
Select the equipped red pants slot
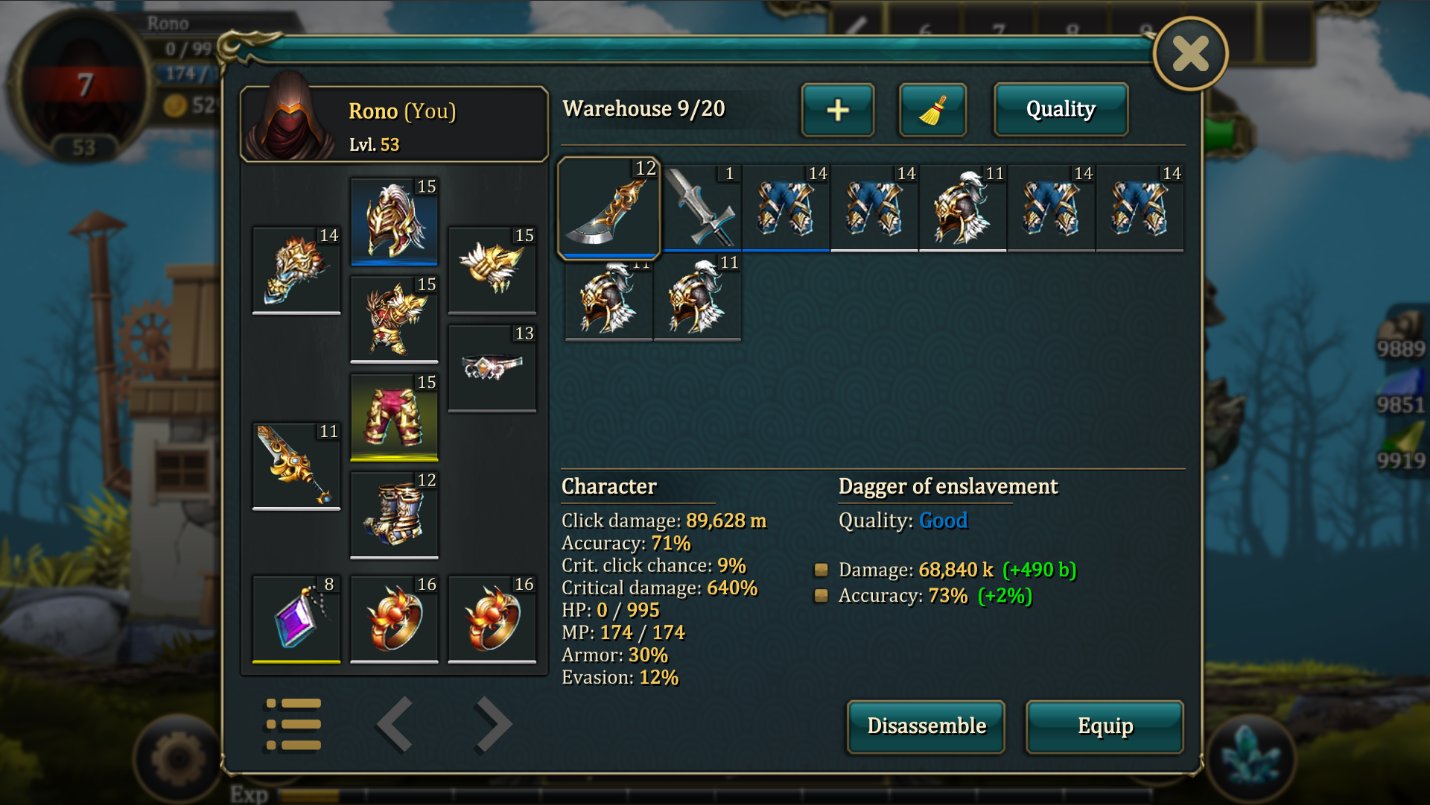(x=394, y=417)
